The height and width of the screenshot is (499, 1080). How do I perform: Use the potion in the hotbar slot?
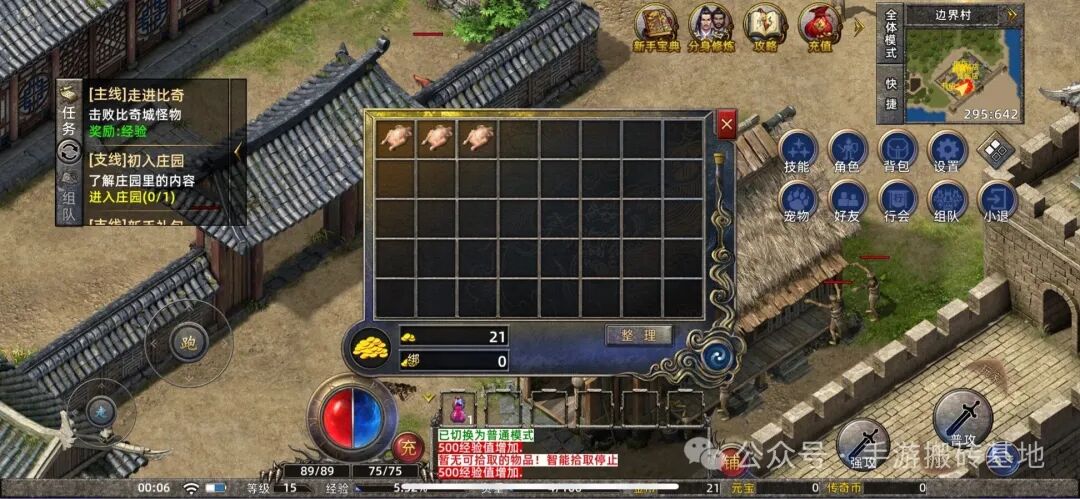[x=458, y=408]
